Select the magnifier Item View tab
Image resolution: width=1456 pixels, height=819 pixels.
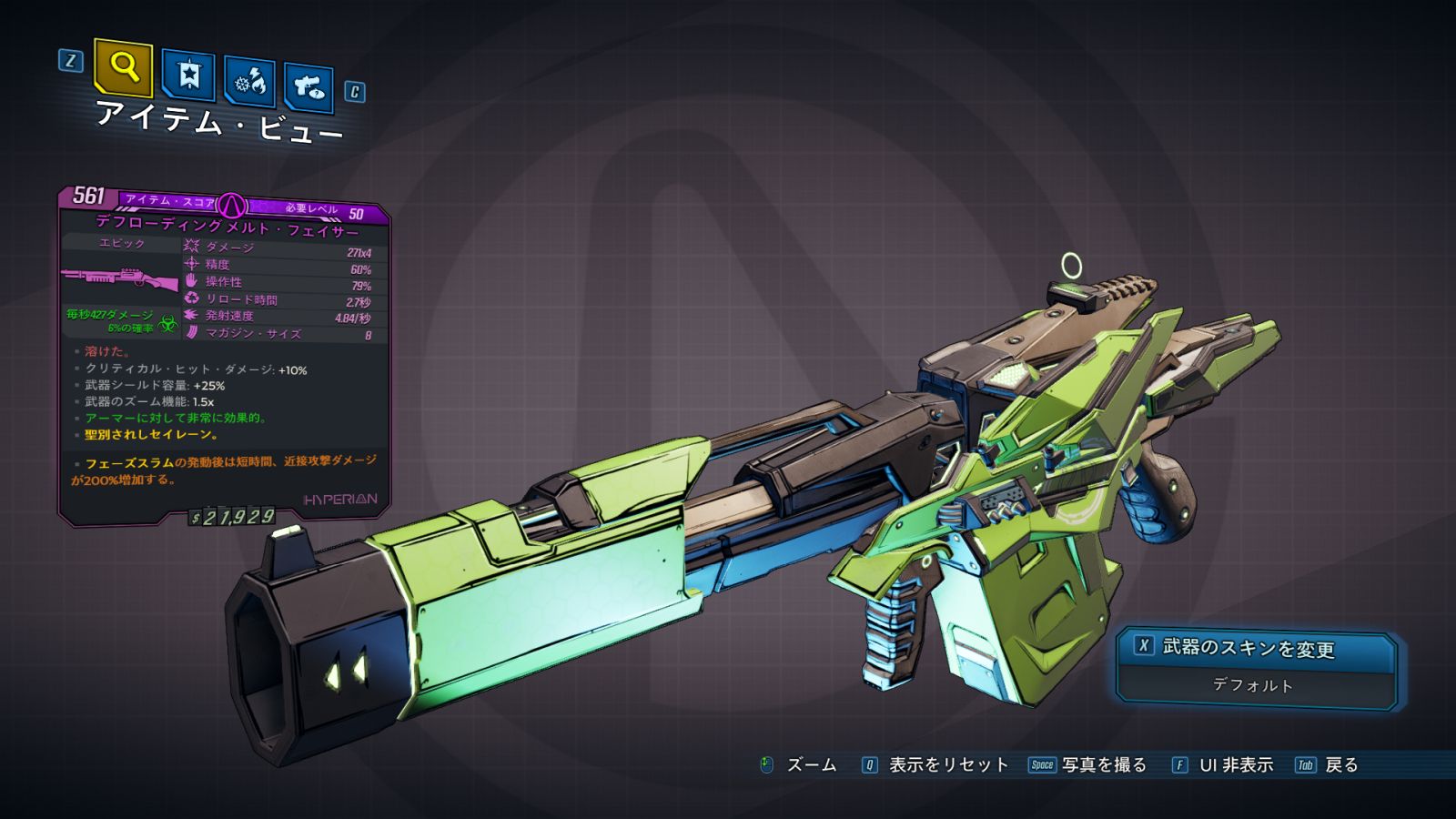point(123,66)
